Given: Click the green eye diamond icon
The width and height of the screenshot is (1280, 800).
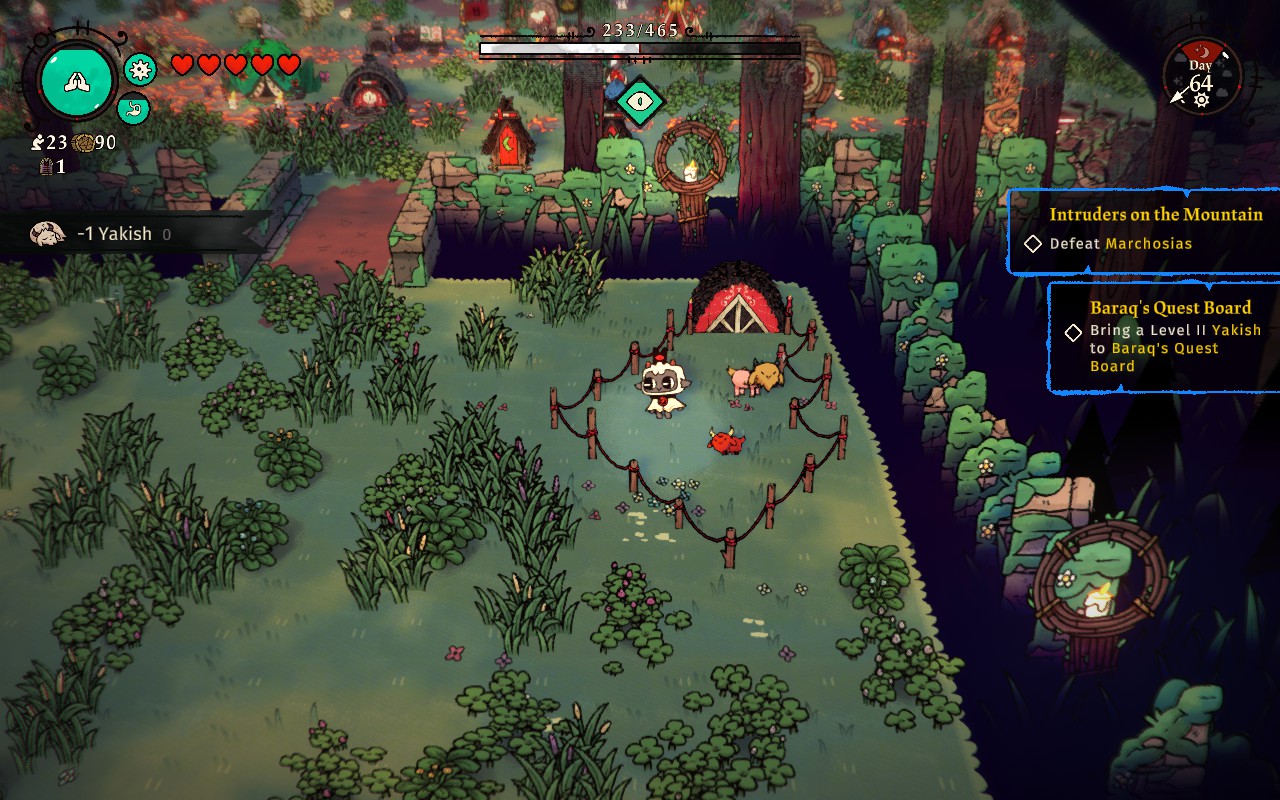Looking at the screenshot, I should [639, 101].
